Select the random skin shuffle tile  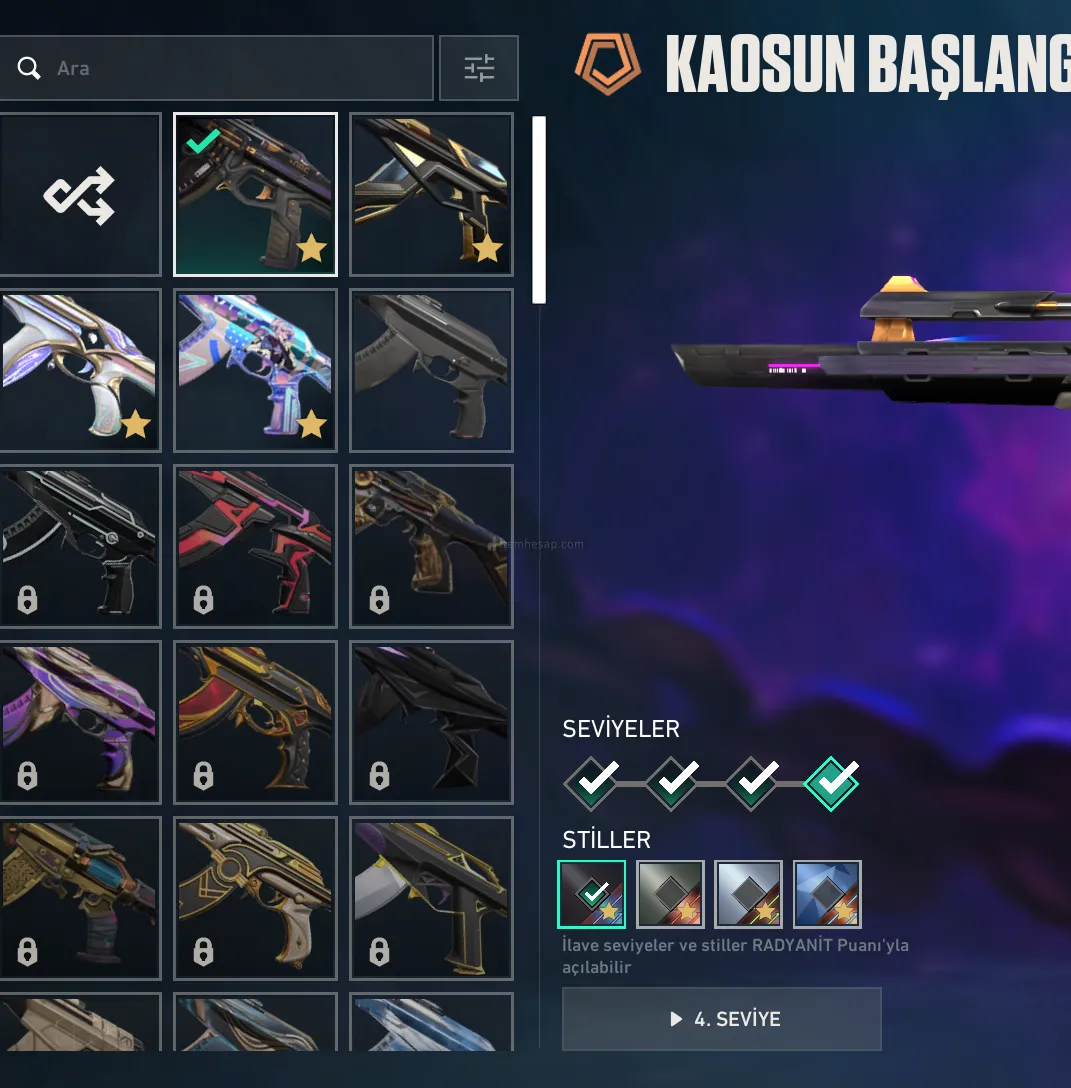pos(79,195)
